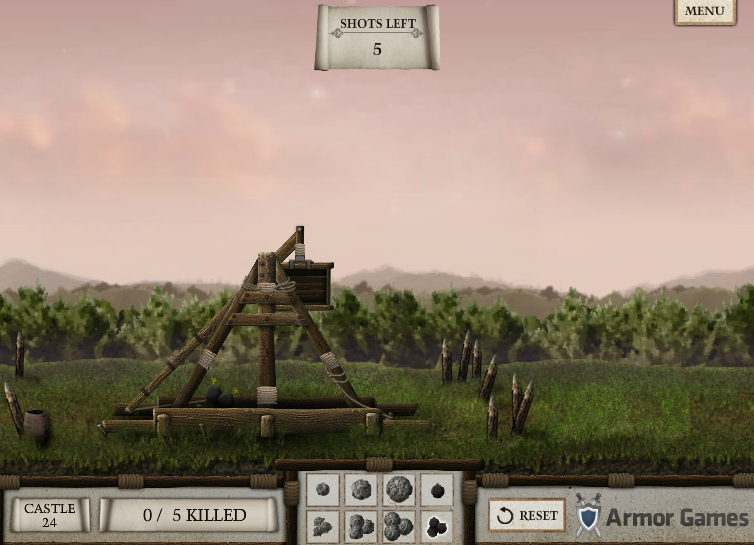754x545 pixels.
Task: Select the triple large boulders ammo
Action: click(398, 525)
